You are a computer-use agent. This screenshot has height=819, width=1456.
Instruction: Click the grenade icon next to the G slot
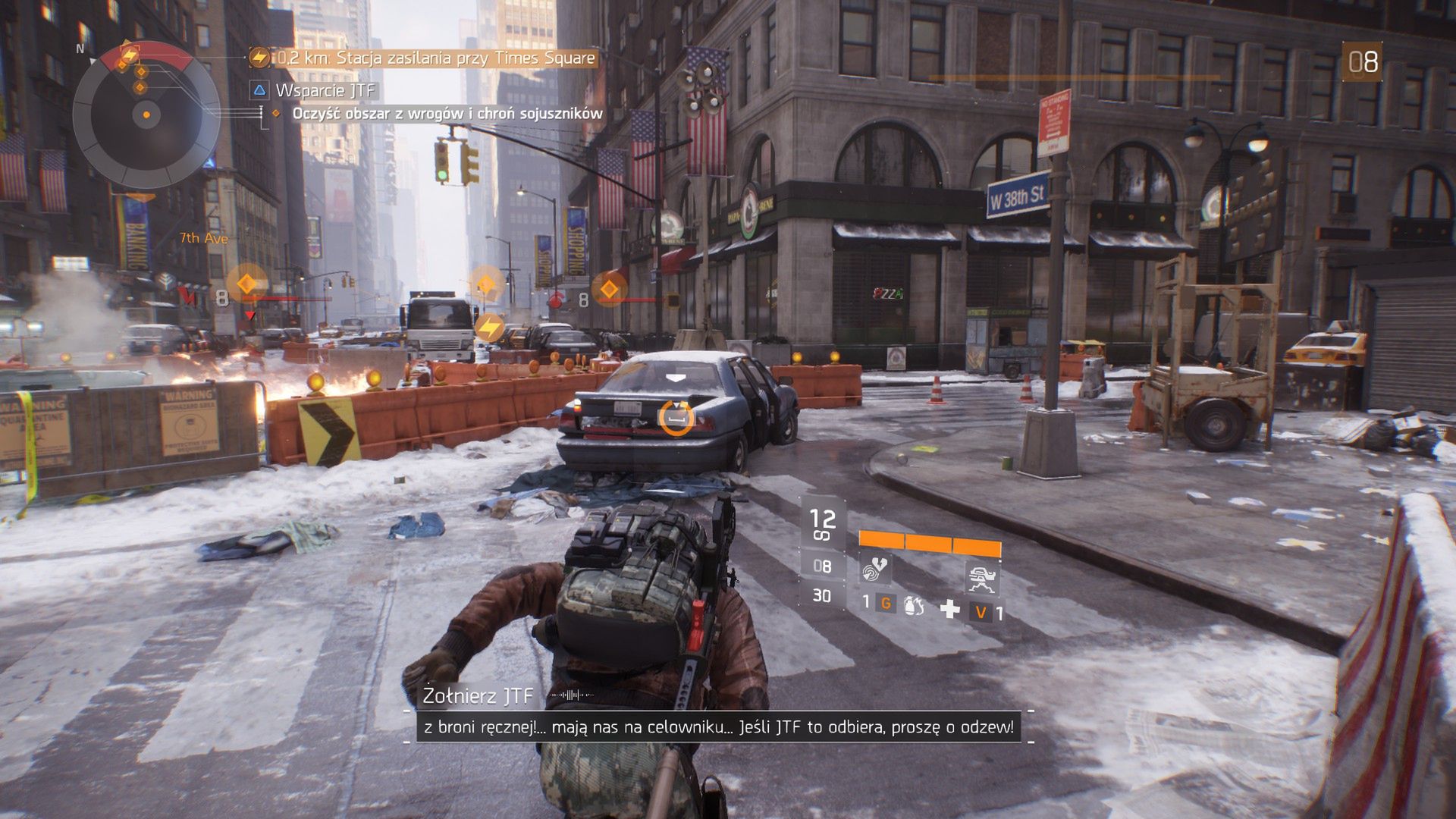click(x=915, y=607)
